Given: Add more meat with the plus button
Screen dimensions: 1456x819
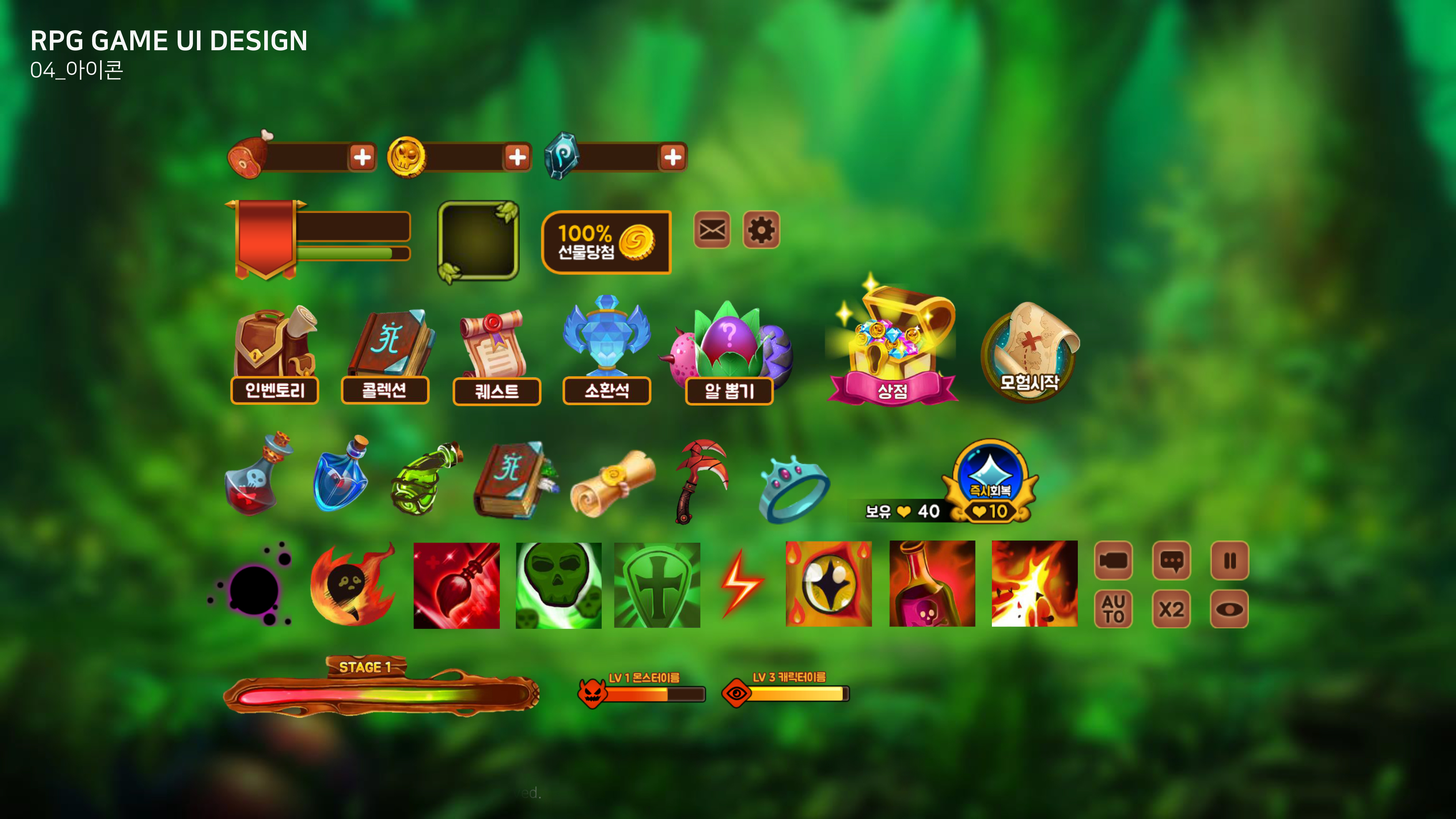Looking at the screenshot, I should (x=362, y=157).
